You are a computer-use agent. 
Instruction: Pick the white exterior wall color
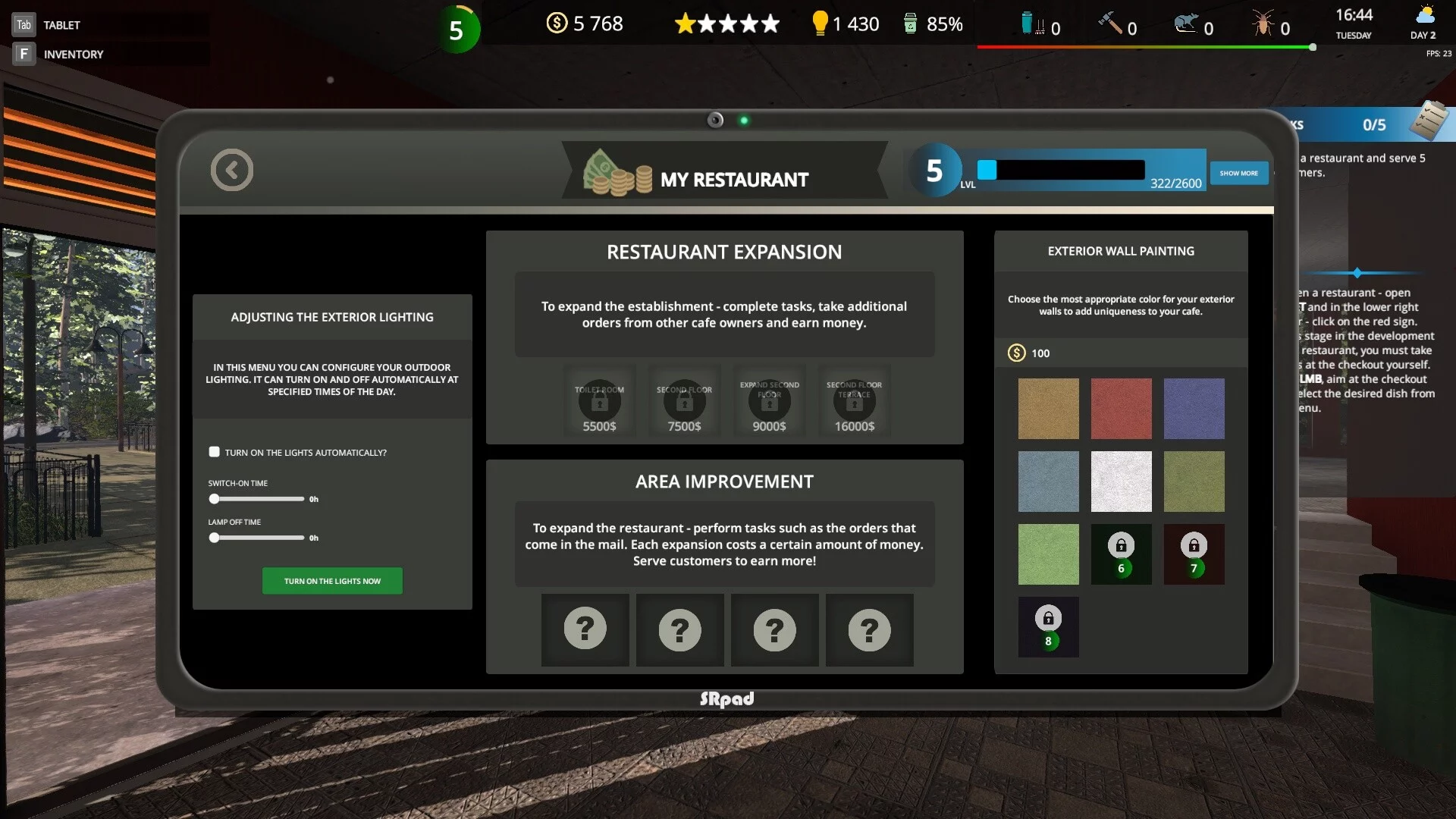[x=1121, y=482]
